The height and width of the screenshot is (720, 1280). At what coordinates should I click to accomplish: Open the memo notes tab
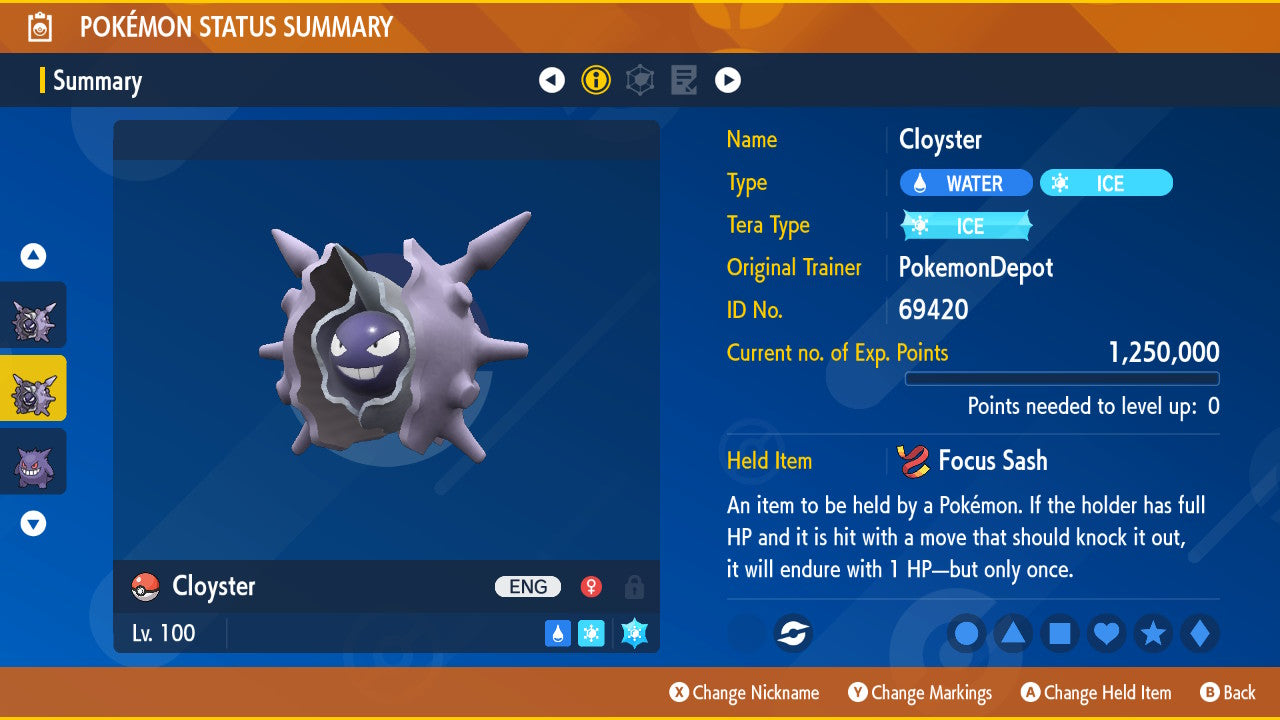coord(684,80)
